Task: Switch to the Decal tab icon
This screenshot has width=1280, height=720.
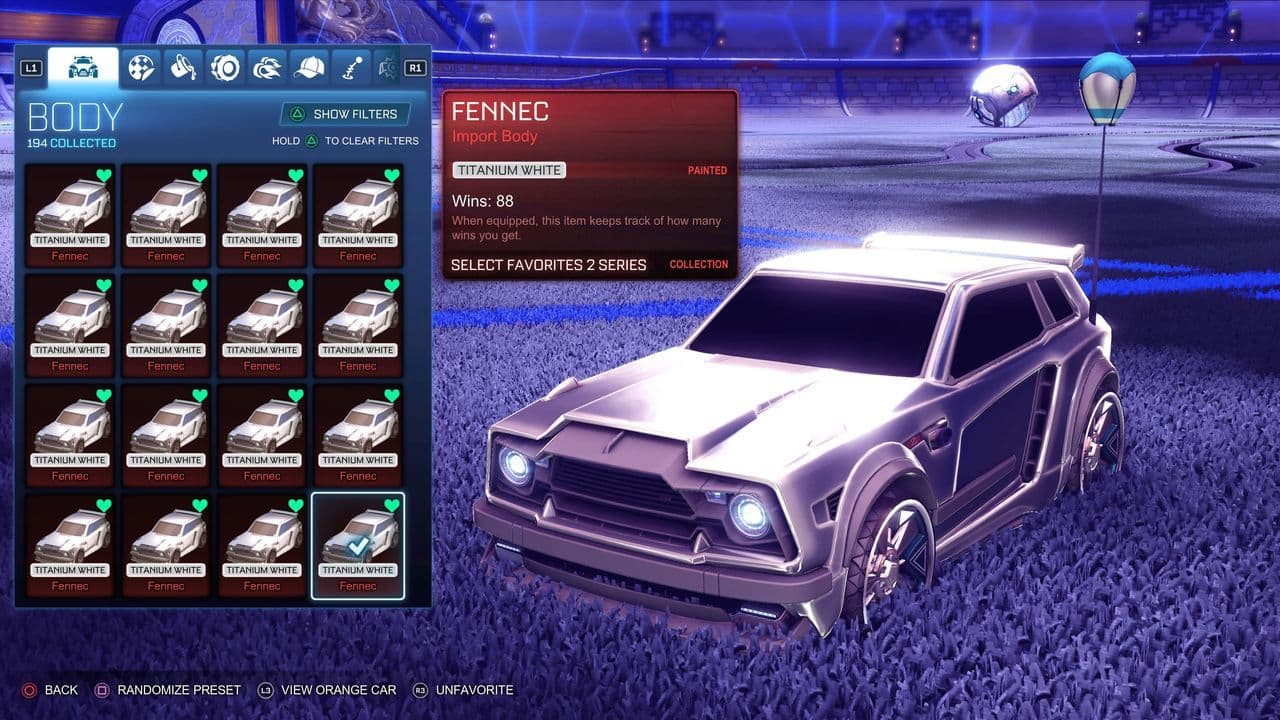Action: [x=143, y=69]
